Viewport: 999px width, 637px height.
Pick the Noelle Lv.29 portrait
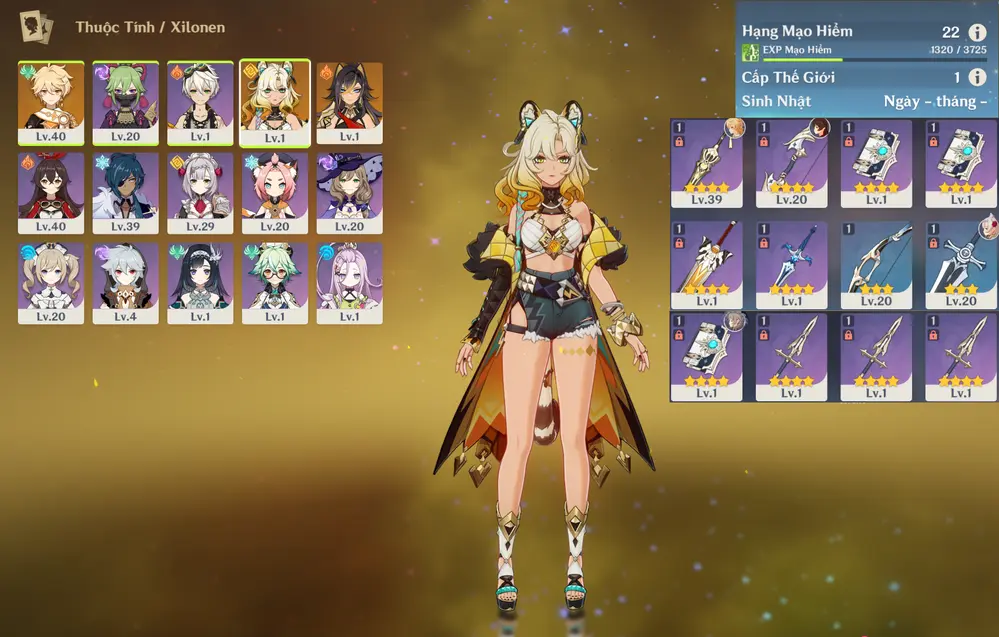200,192
